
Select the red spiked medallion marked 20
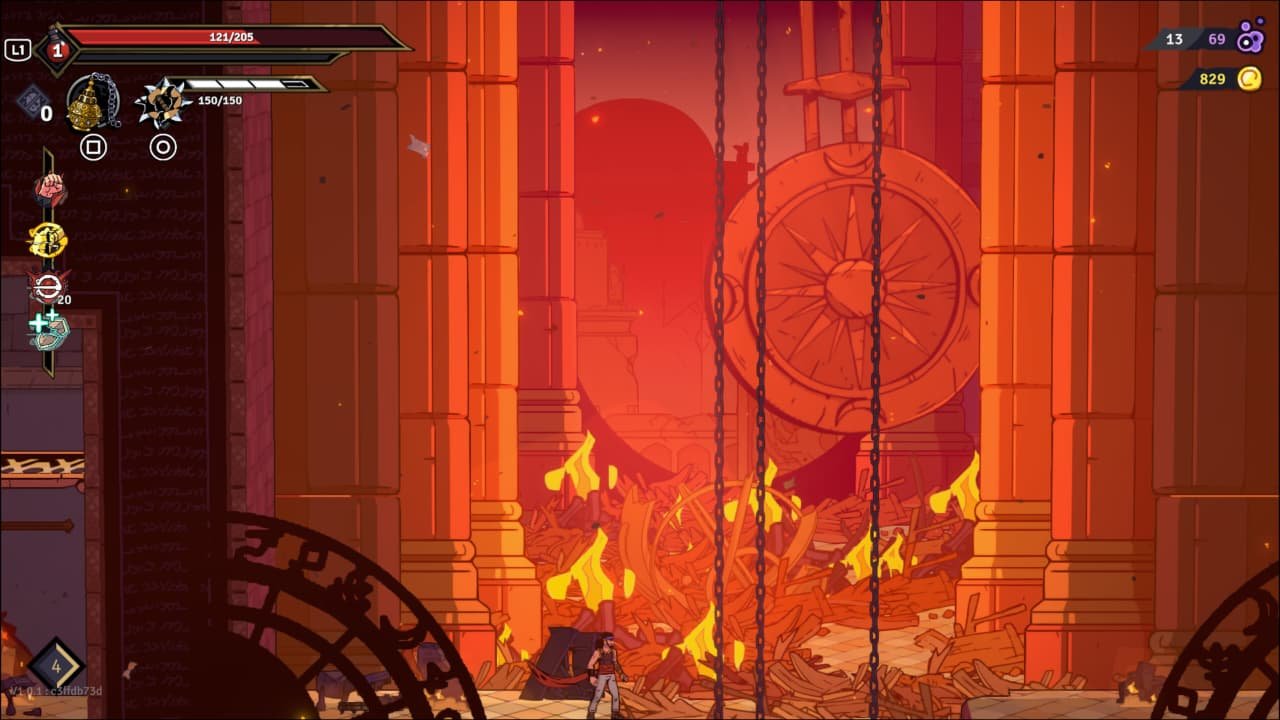48,287
